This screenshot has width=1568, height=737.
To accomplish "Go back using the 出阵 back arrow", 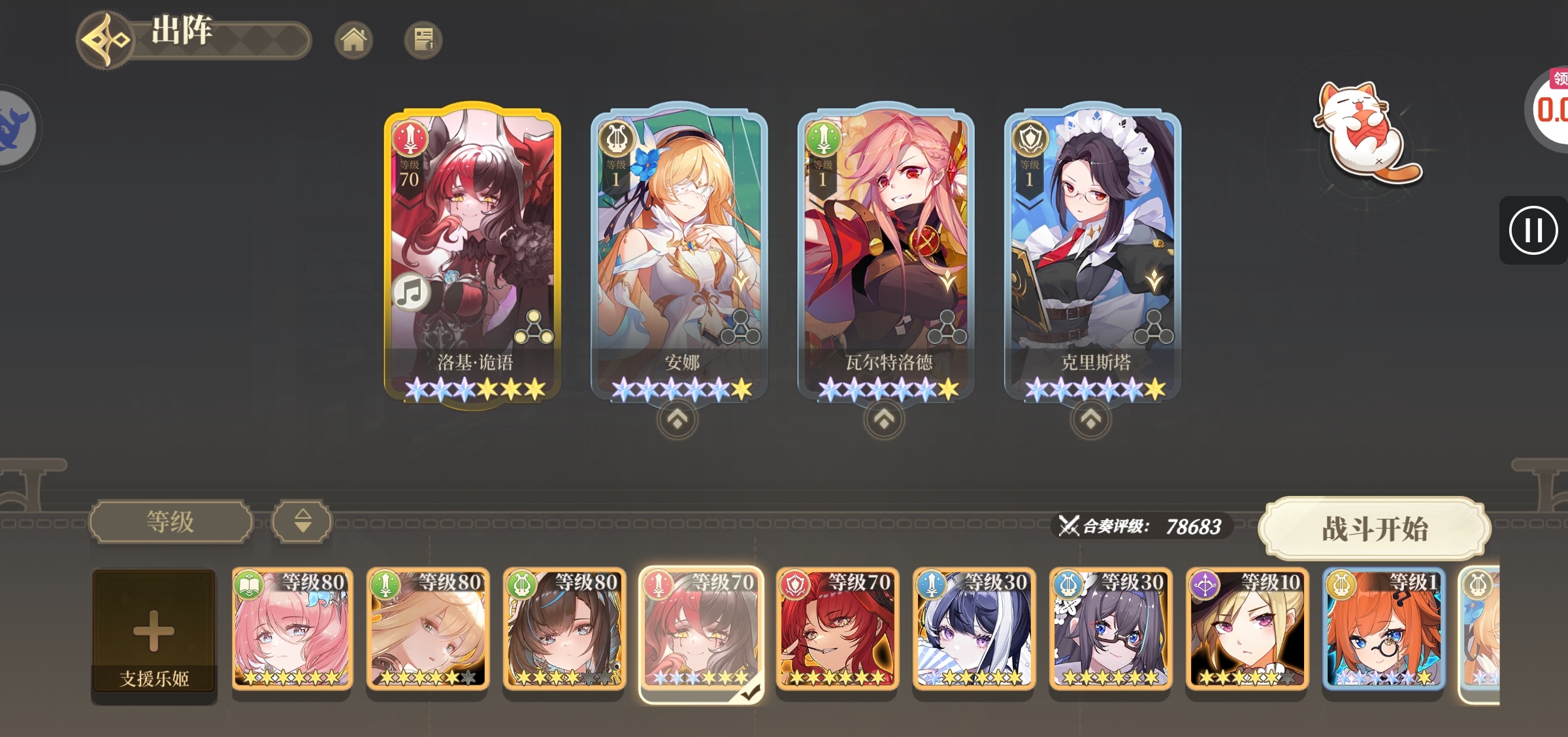I will (x=105, y=40).
